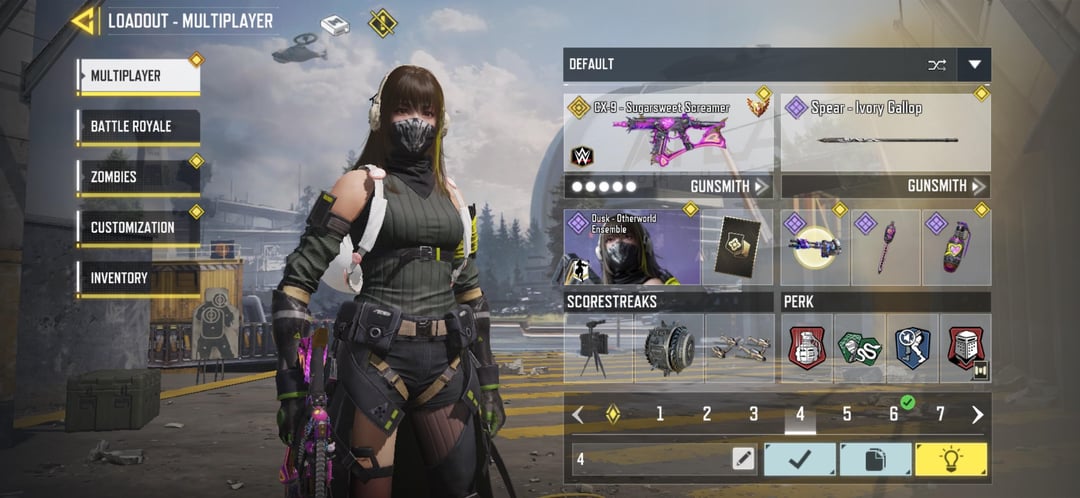The width and height of the screenshot is (1080, 498).
Task: Switch to the Zombies loadout tab
Action: click(x=138, y=177)
